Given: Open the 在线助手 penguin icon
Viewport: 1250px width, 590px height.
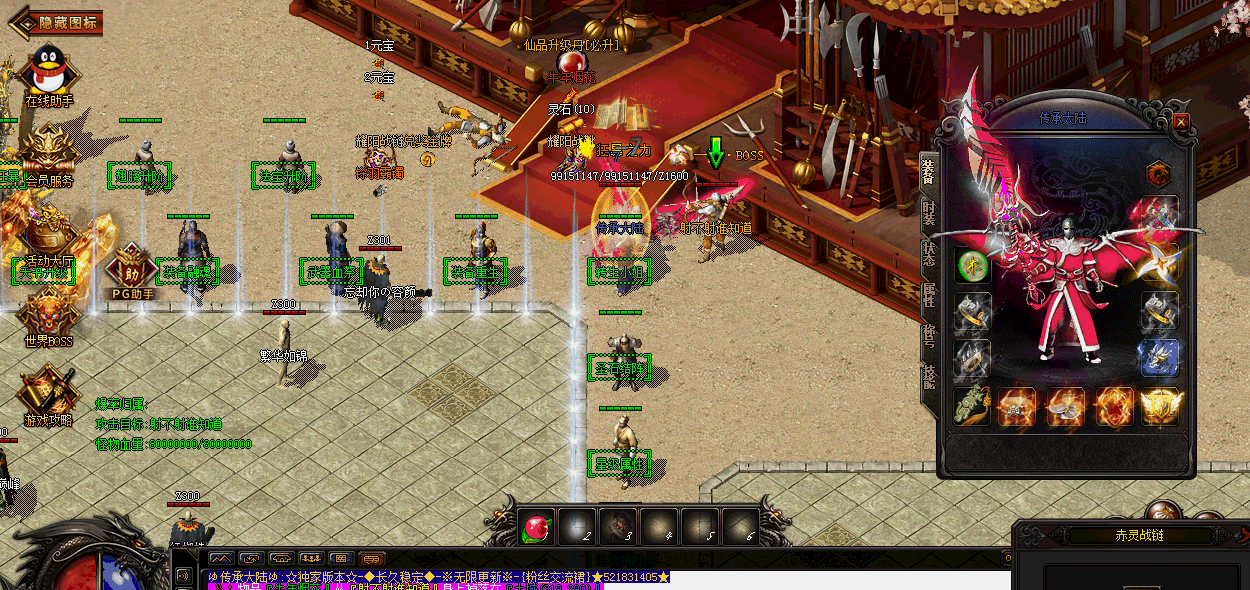Looking at the screenshot, I should [x=48, y=71].
